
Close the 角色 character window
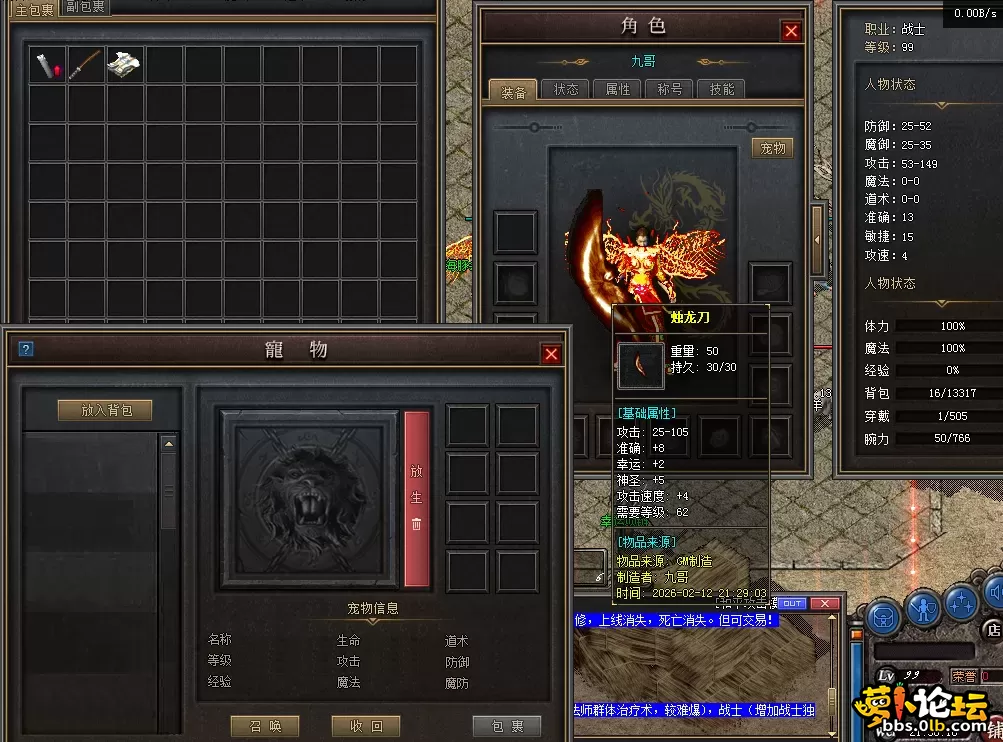click(791, 31)
